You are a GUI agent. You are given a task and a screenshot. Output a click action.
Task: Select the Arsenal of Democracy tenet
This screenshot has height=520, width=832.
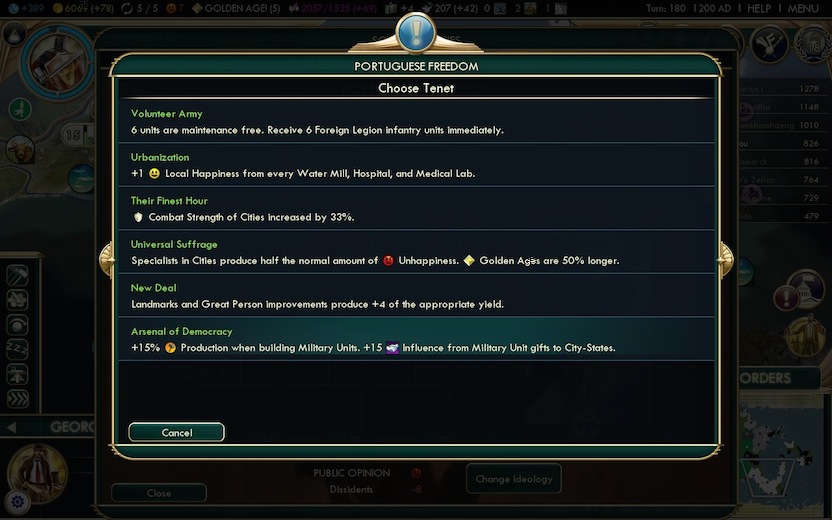pyautogui.click(x=416, y=339)
